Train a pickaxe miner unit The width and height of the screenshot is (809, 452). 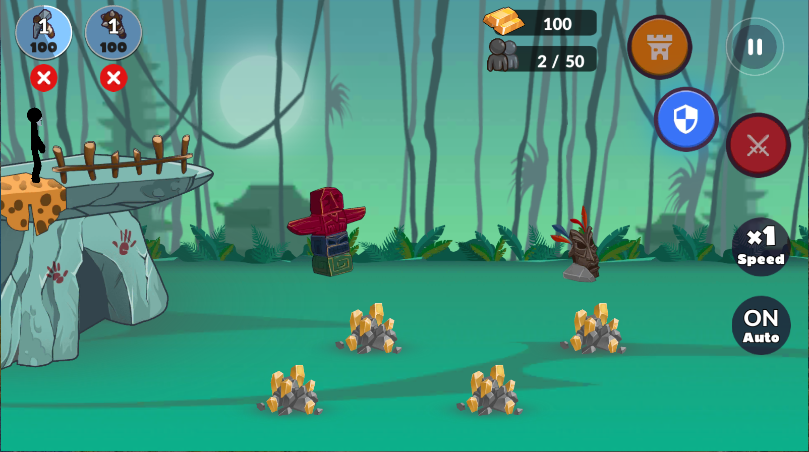pos(43,33)
